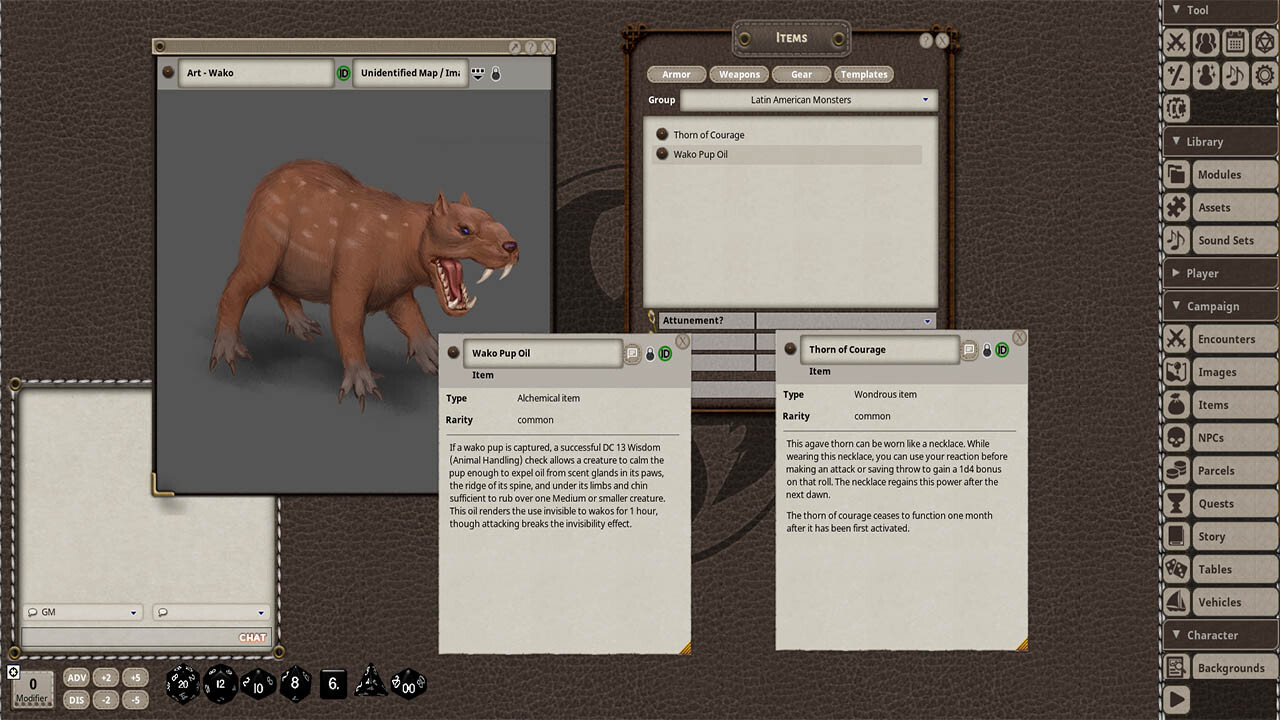Open the Party Sheet group icon
The height and width of the screenshot is (720, 1280).
(1206, 42)
